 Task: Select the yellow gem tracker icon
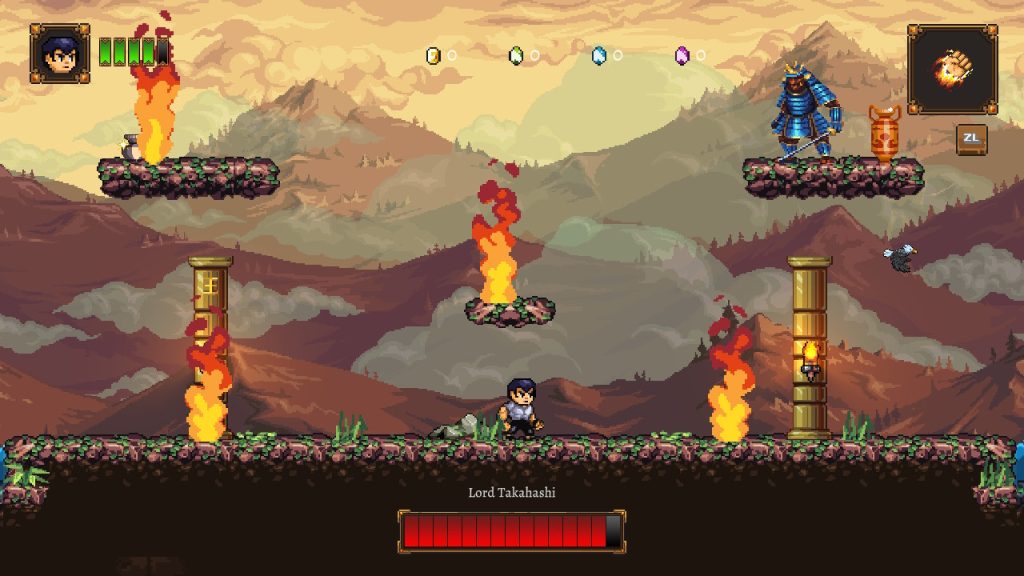coord(433,55)
